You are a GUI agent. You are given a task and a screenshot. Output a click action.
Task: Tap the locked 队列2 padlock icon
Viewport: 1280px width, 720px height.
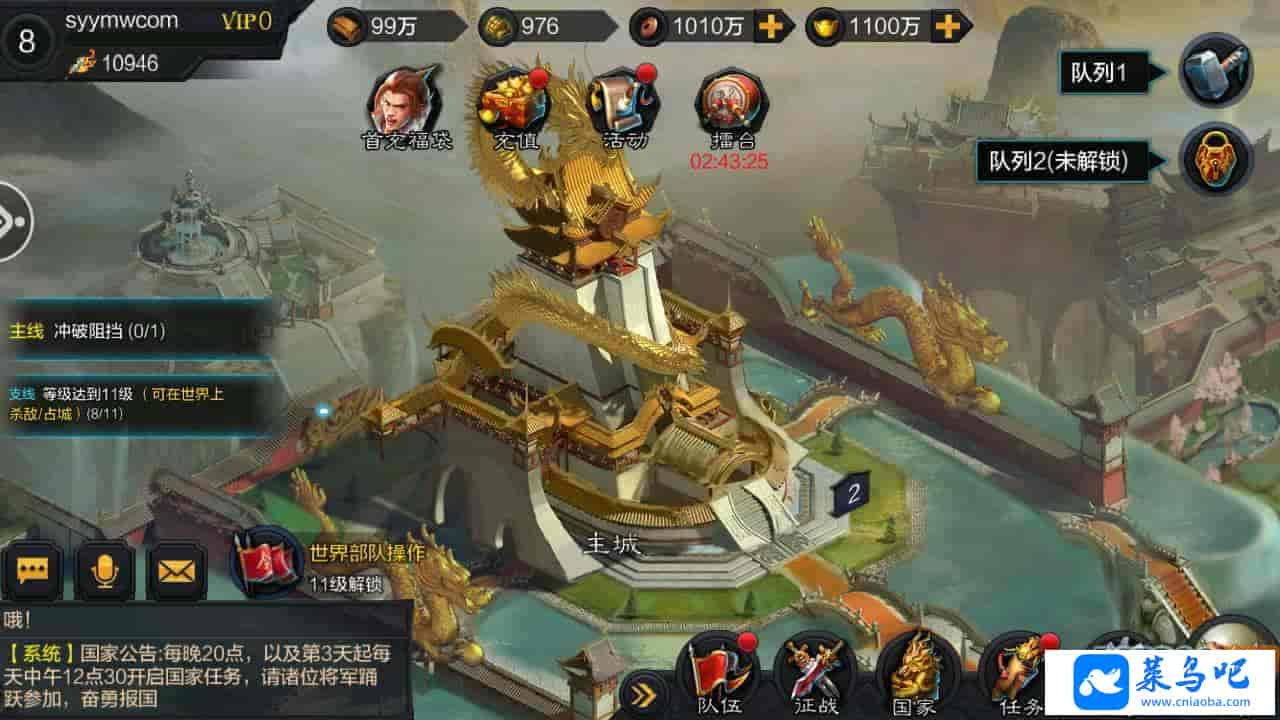click(x=1215, y=160)
